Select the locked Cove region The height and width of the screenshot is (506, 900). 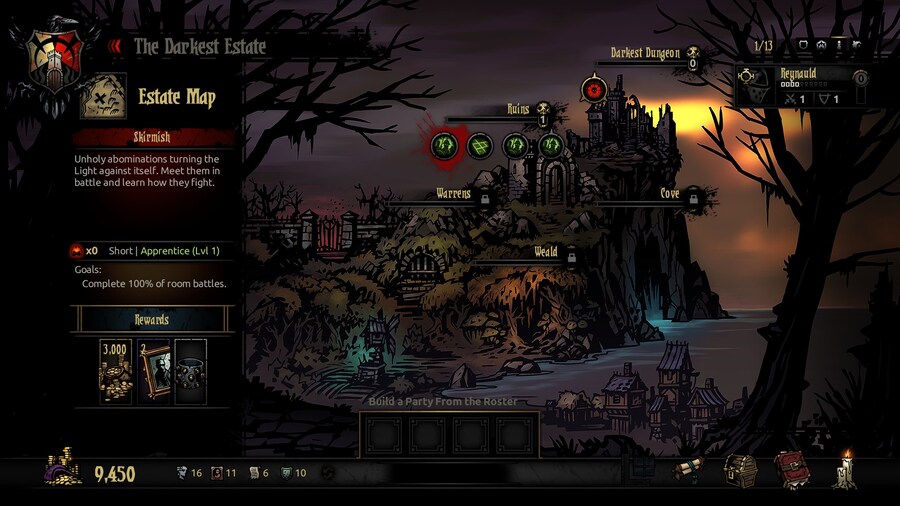670,194
